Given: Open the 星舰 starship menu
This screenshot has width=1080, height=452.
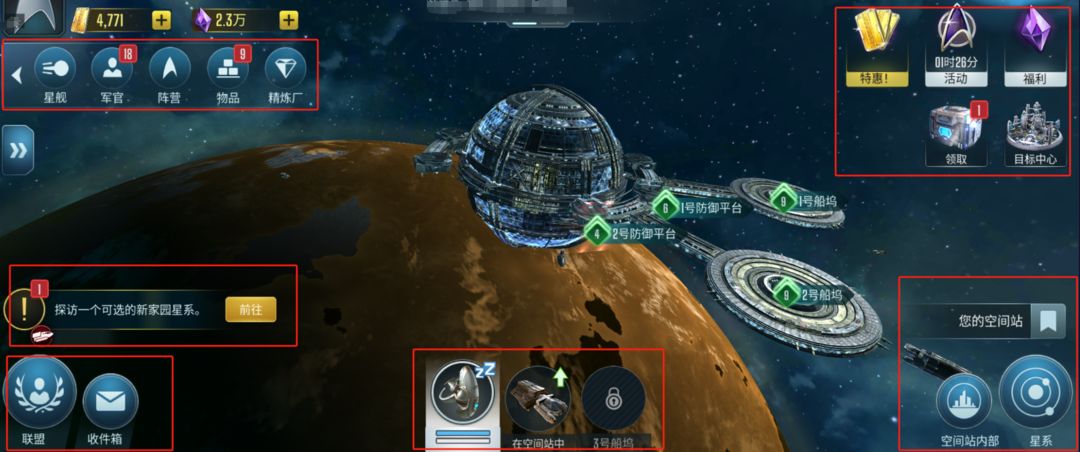Looking at the screenshot, I should (55, 70).
